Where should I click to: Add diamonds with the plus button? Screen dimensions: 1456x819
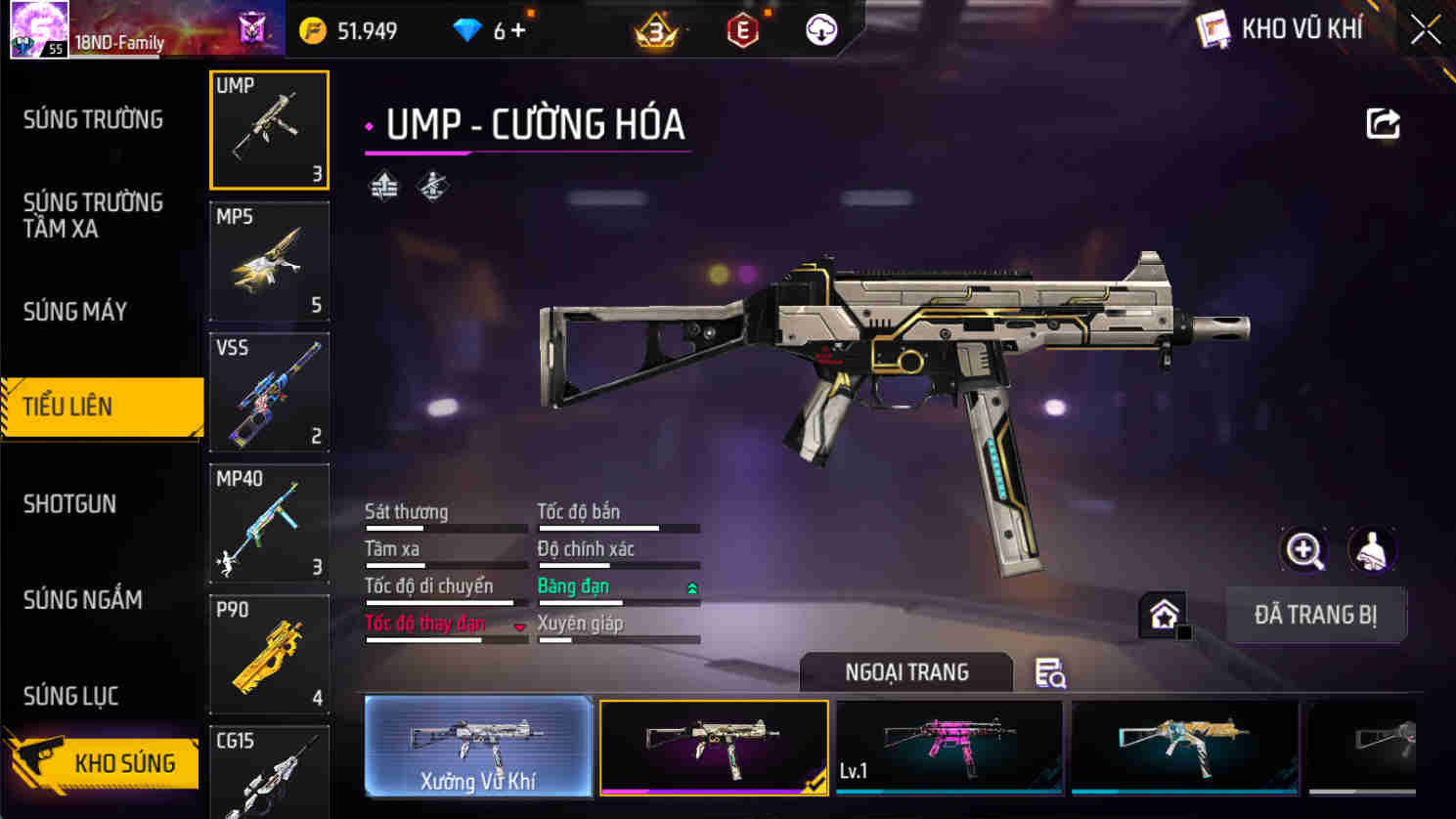(x=518, y=31)
